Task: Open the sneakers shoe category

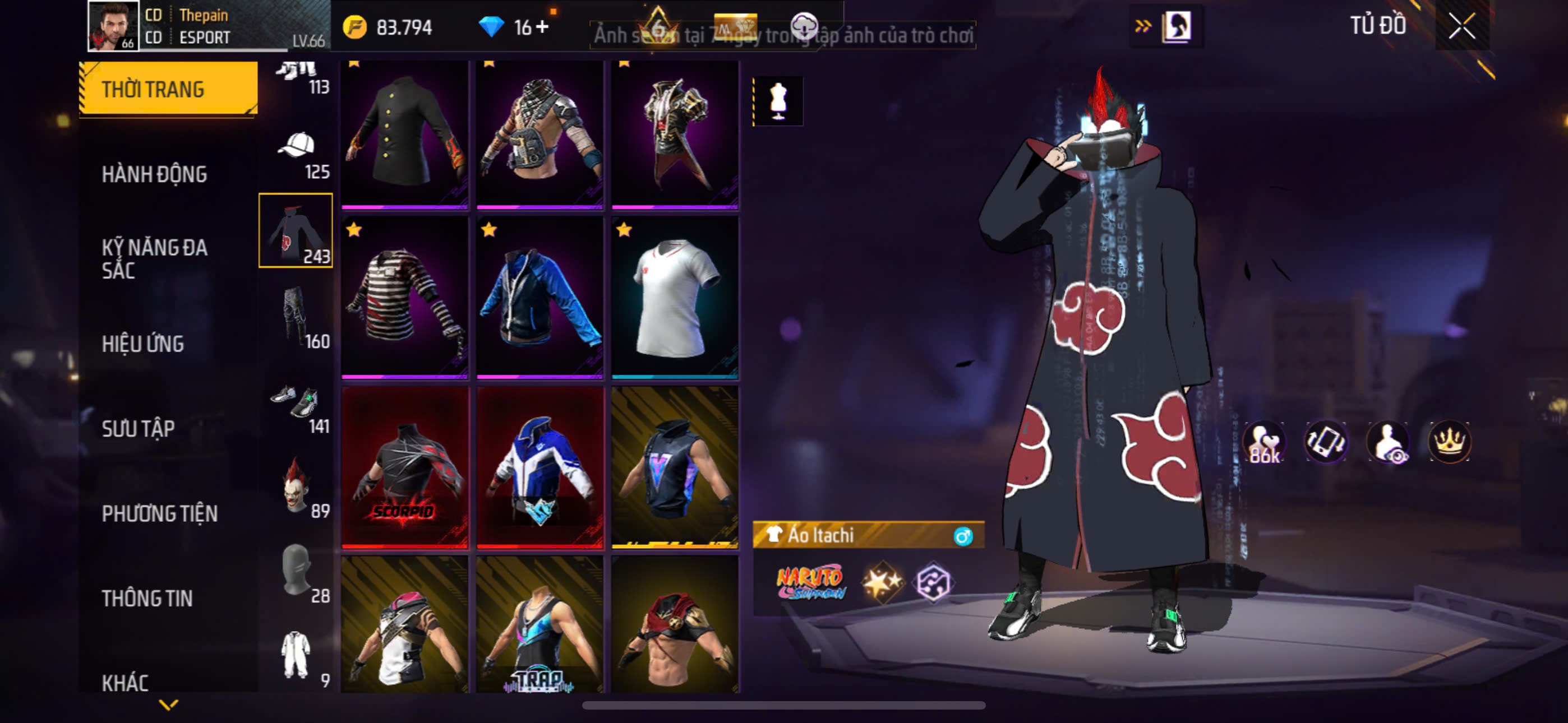Action: point(297,406)
